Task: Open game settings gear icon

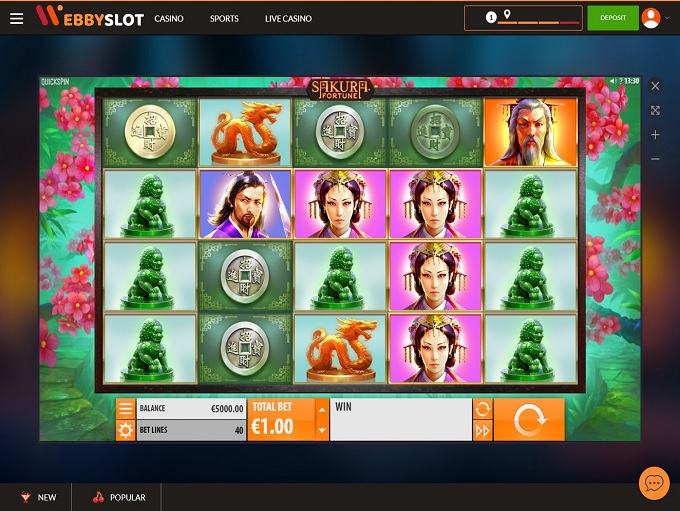Action: (x=125, y=431)
